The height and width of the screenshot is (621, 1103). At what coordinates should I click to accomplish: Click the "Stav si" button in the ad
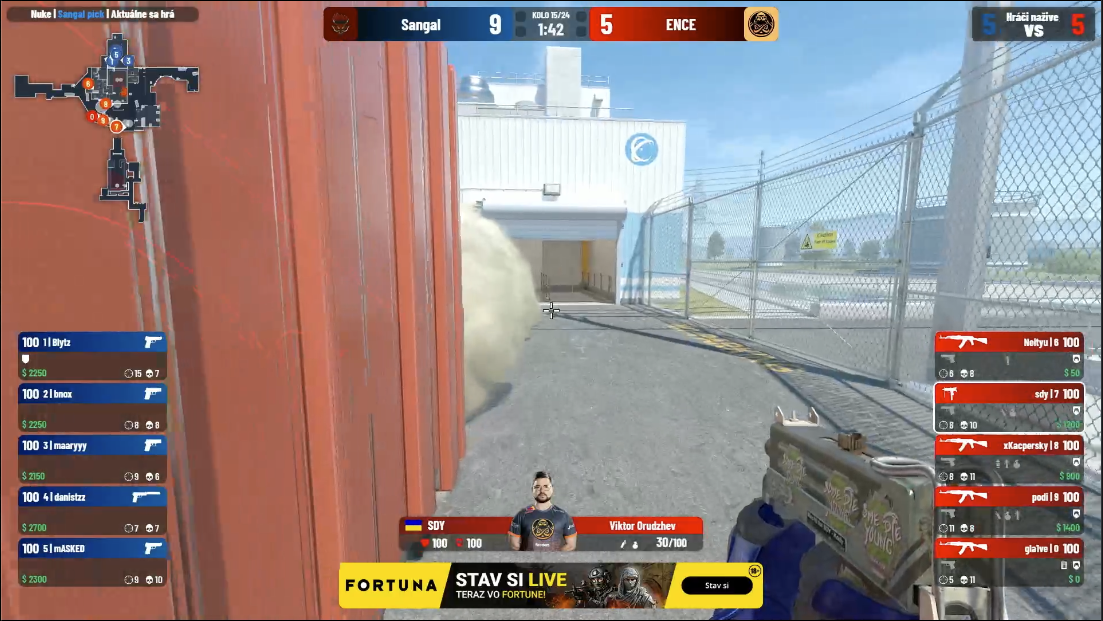point(716,585)
